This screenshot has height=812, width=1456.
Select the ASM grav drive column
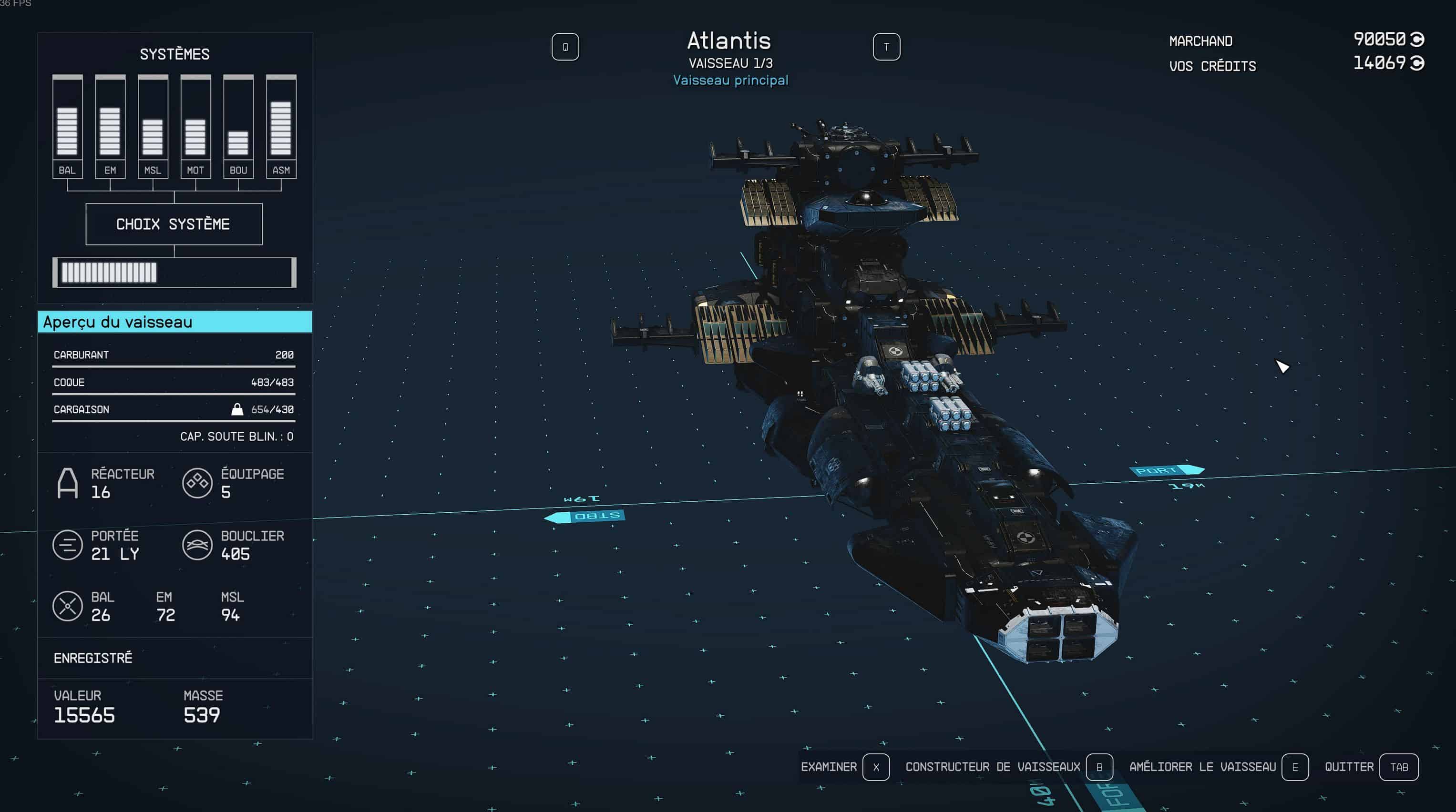[x=281, y=127]
